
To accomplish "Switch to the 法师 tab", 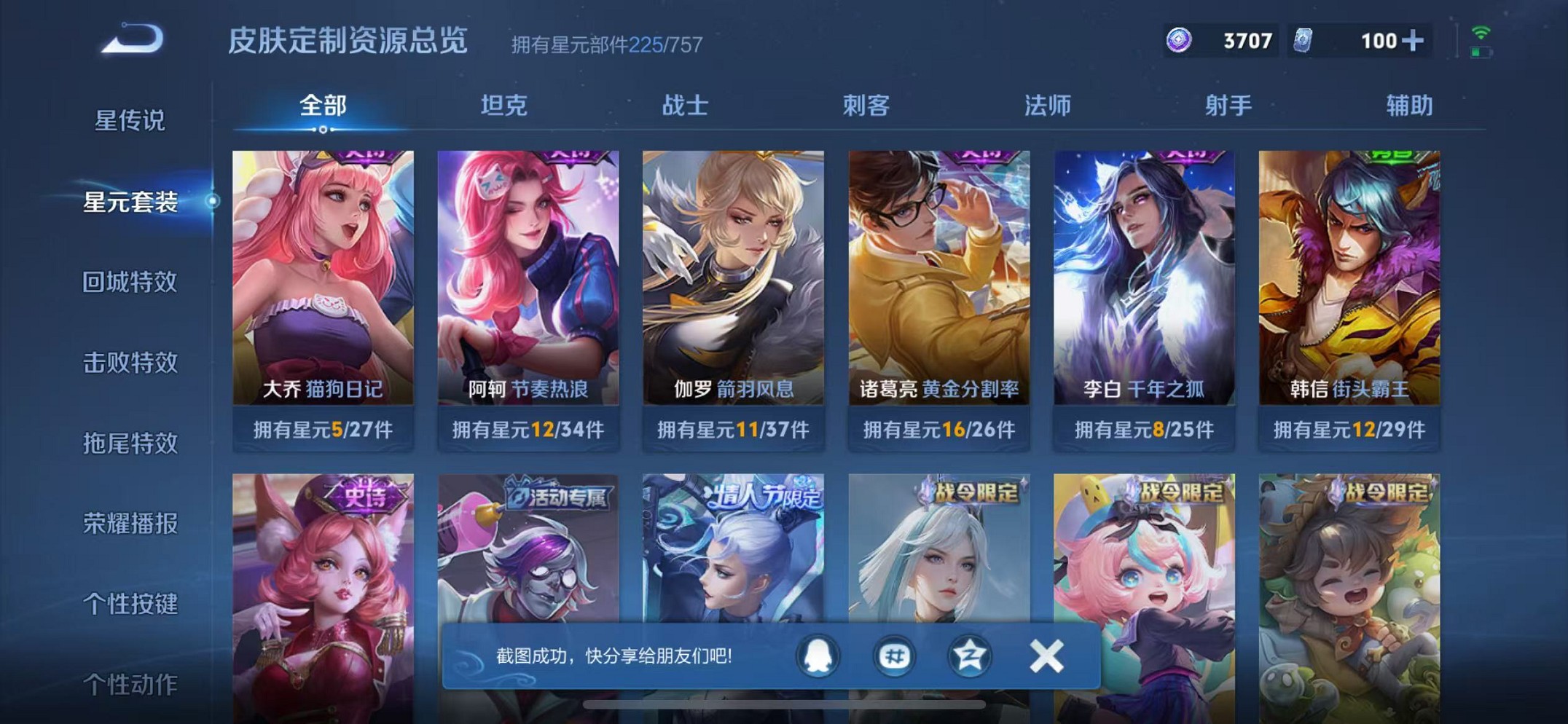I will click(x=1047, y=106).
